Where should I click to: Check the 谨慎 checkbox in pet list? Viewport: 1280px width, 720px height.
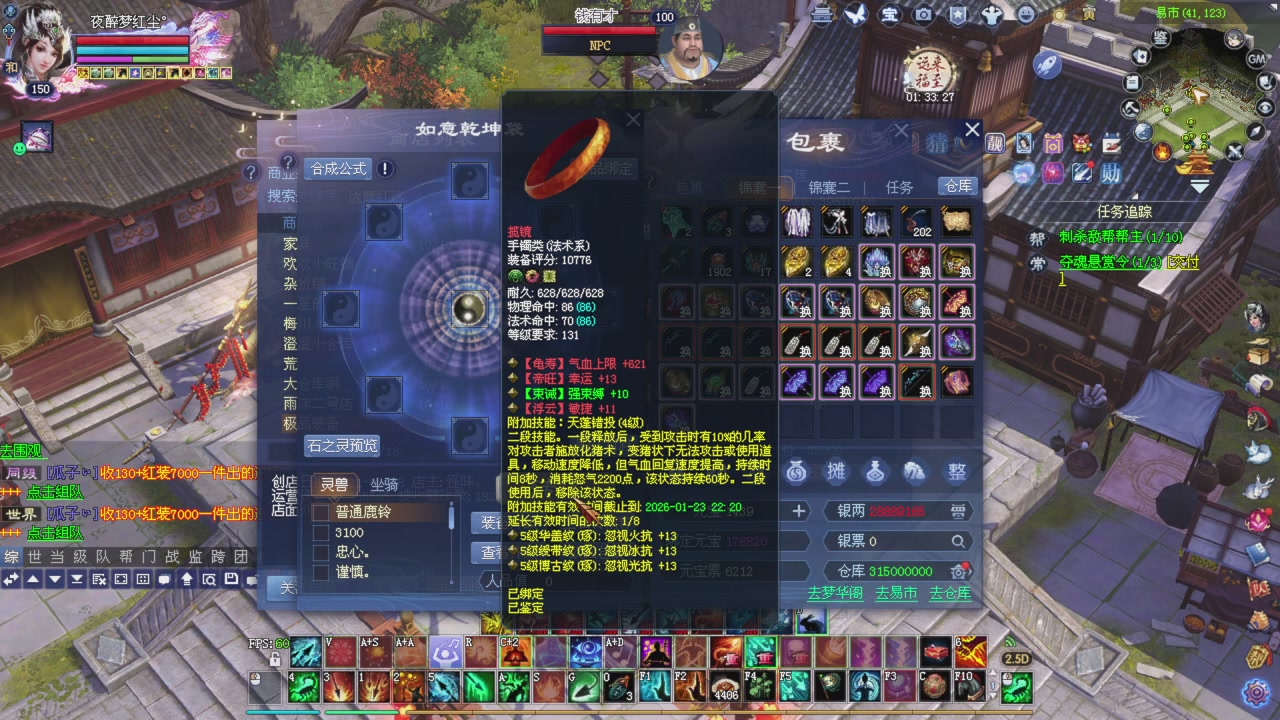(x=319, y=570)
